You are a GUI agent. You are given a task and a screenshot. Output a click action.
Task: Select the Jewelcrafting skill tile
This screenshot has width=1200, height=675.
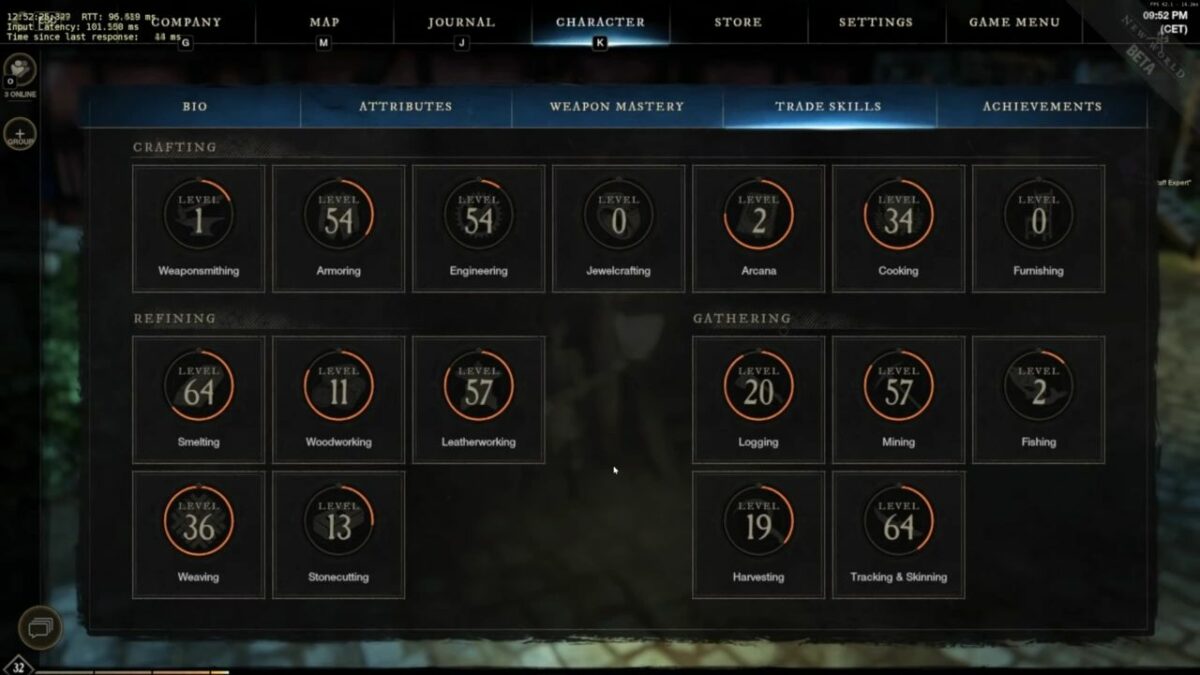(x=618, y=228)
